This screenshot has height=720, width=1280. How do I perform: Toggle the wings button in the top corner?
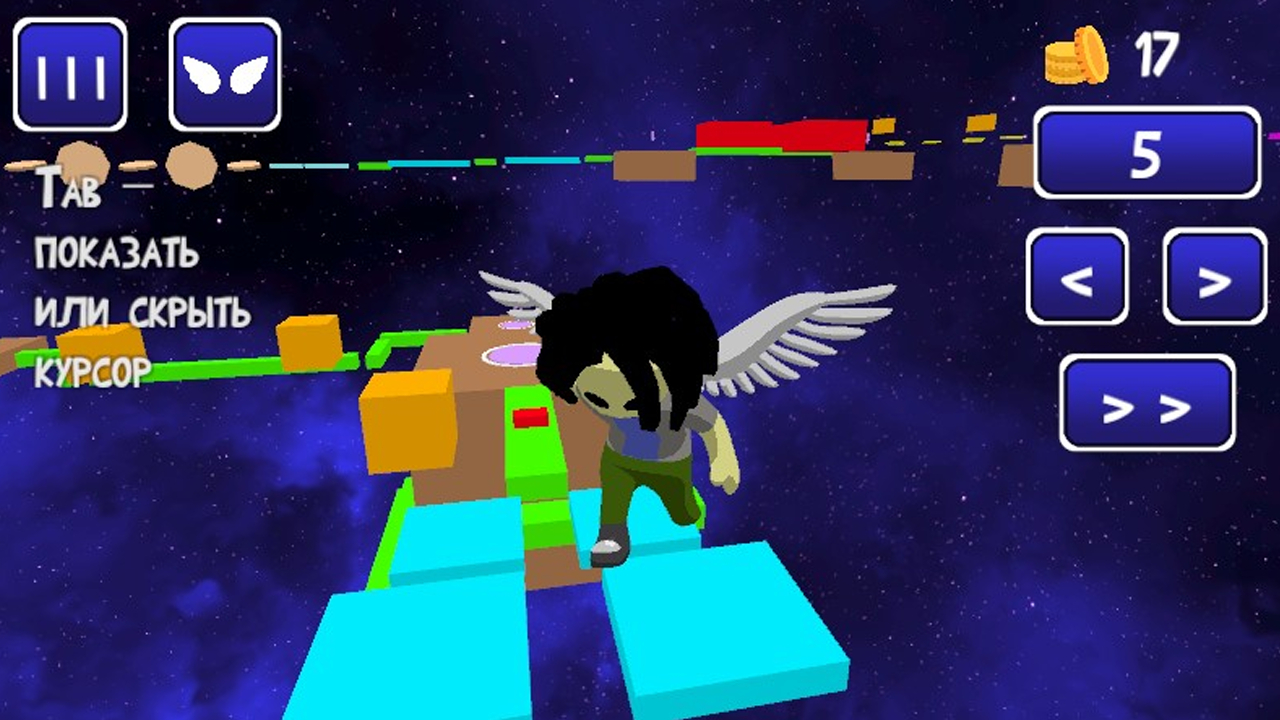[225, 73]
